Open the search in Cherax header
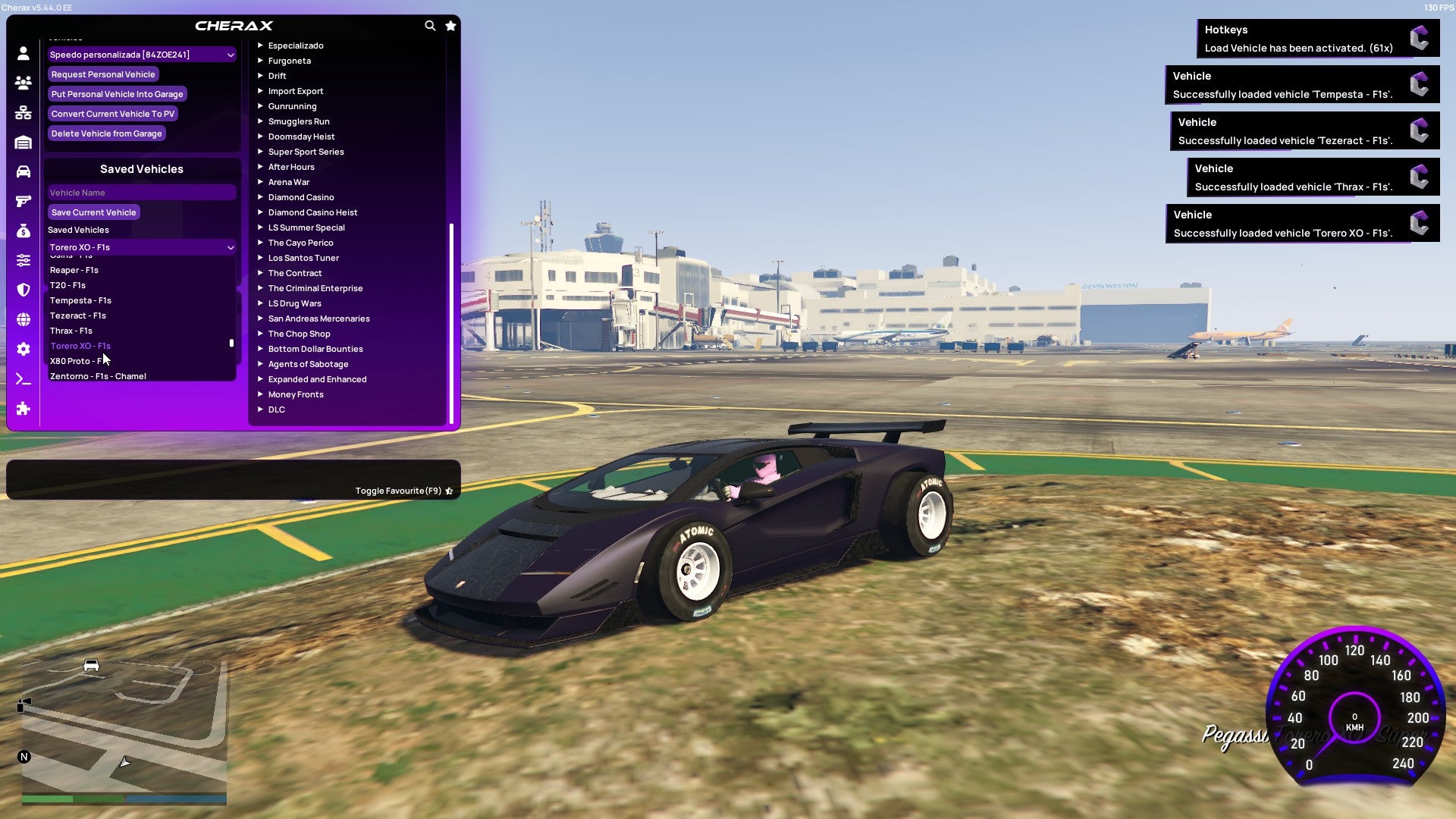The width and height of the screenshot is (1456, 819). click(430, 25)
